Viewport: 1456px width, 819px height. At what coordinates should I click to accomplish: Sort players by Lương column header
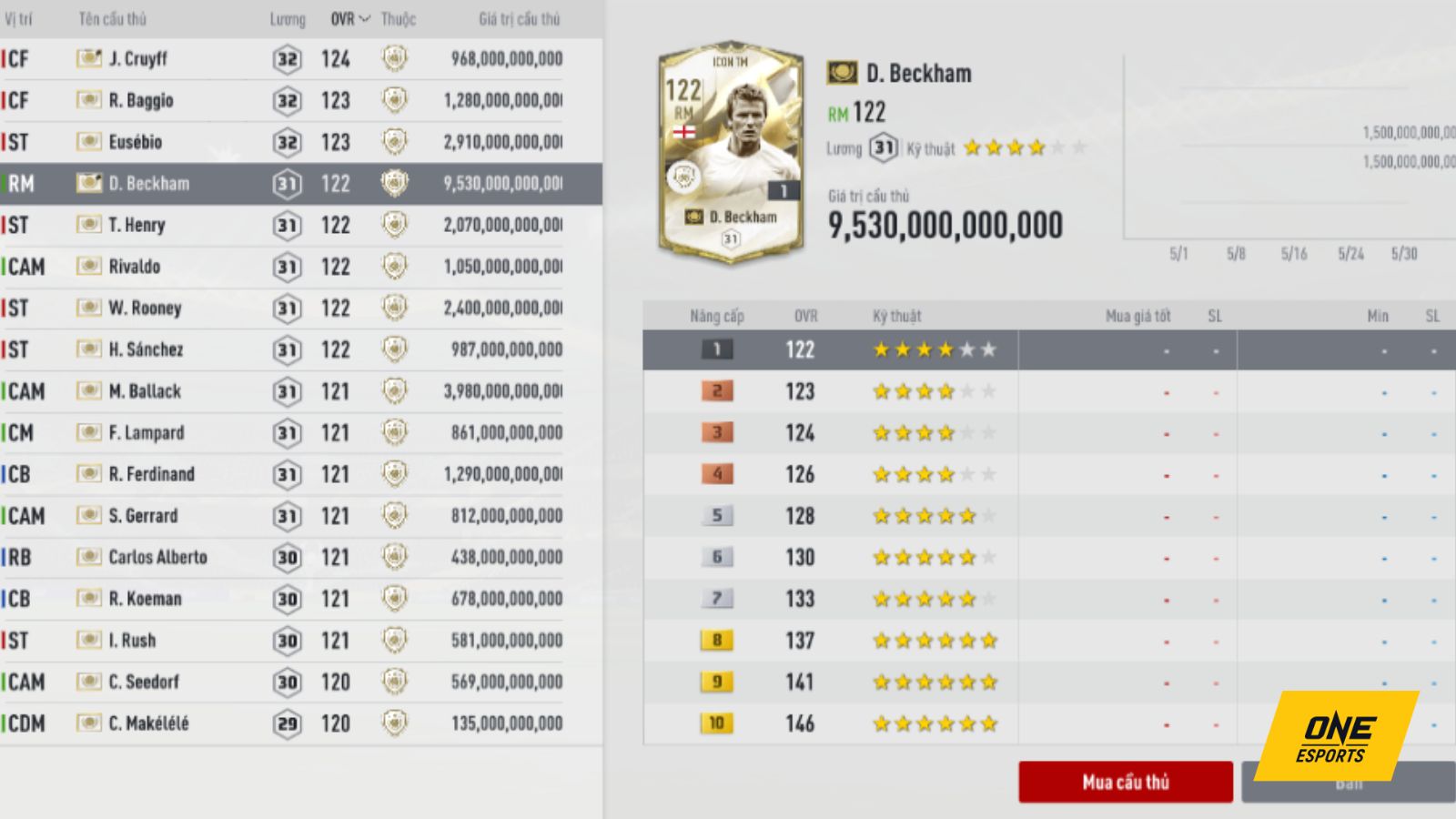[287, 19]
